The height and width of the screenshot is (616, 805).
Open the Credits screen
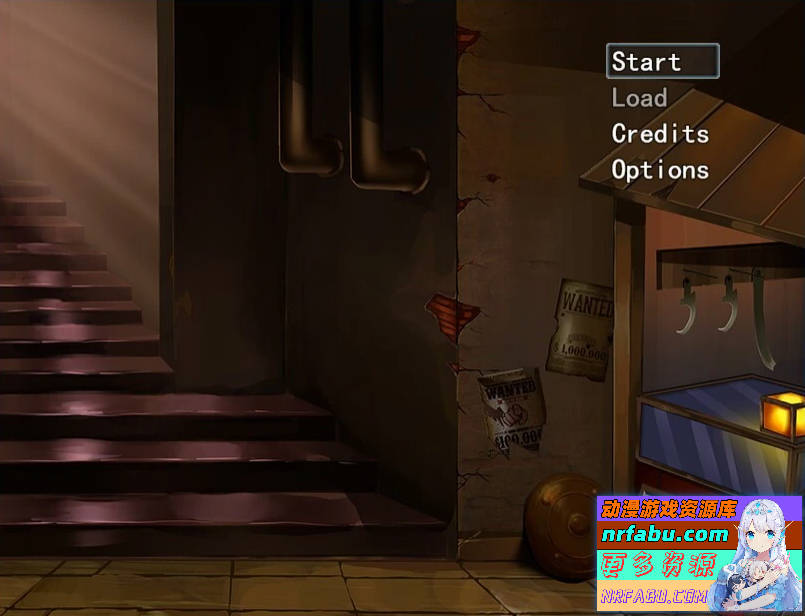pos(660,134)
